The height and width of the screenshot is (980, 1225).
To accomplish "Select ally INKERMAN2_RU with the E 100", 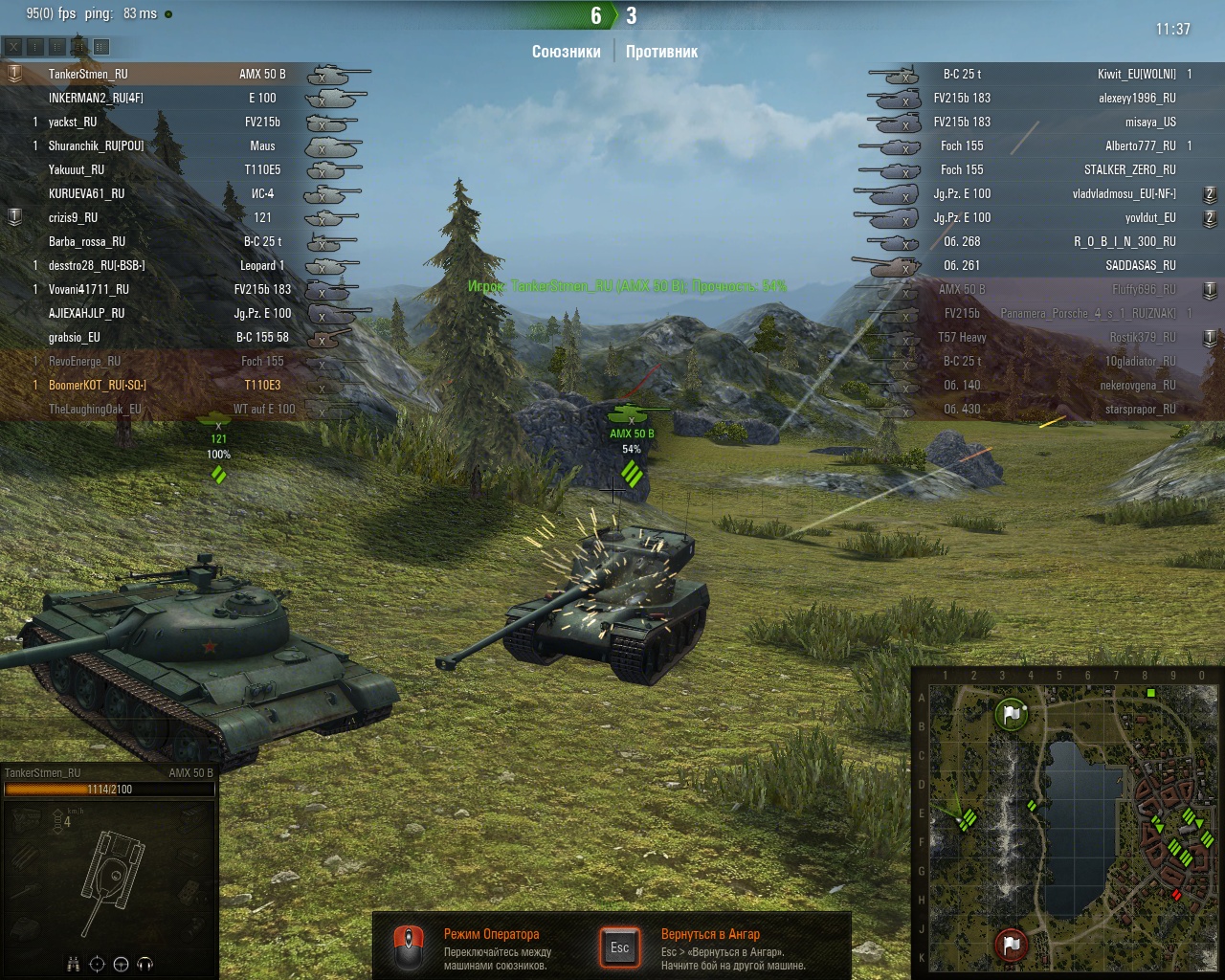I will tap(96, 98).
